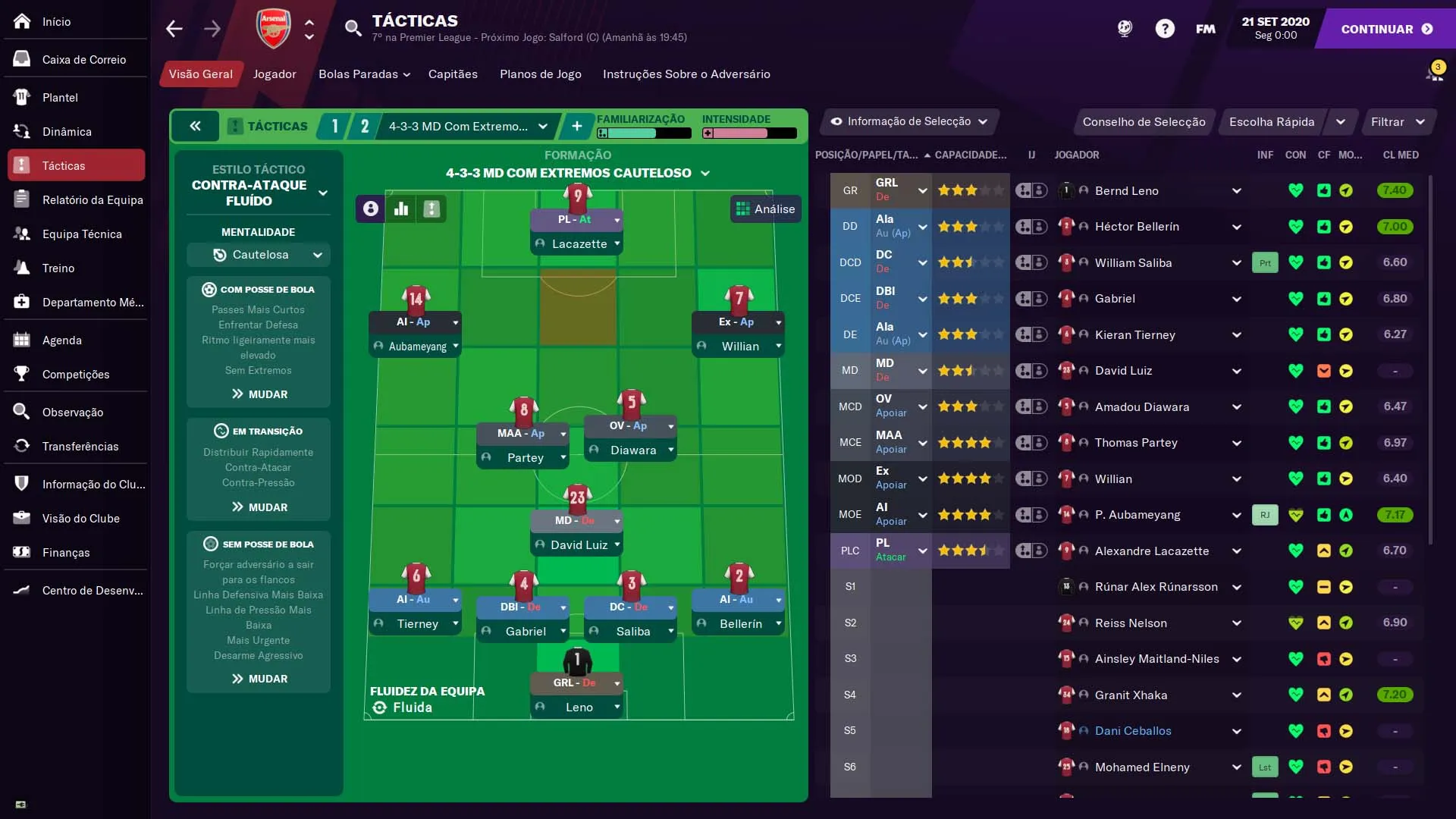Switch to tactic slot 2
Image resolution: width=1456 pixels, height=819 pixels.
tap(365, 126)
